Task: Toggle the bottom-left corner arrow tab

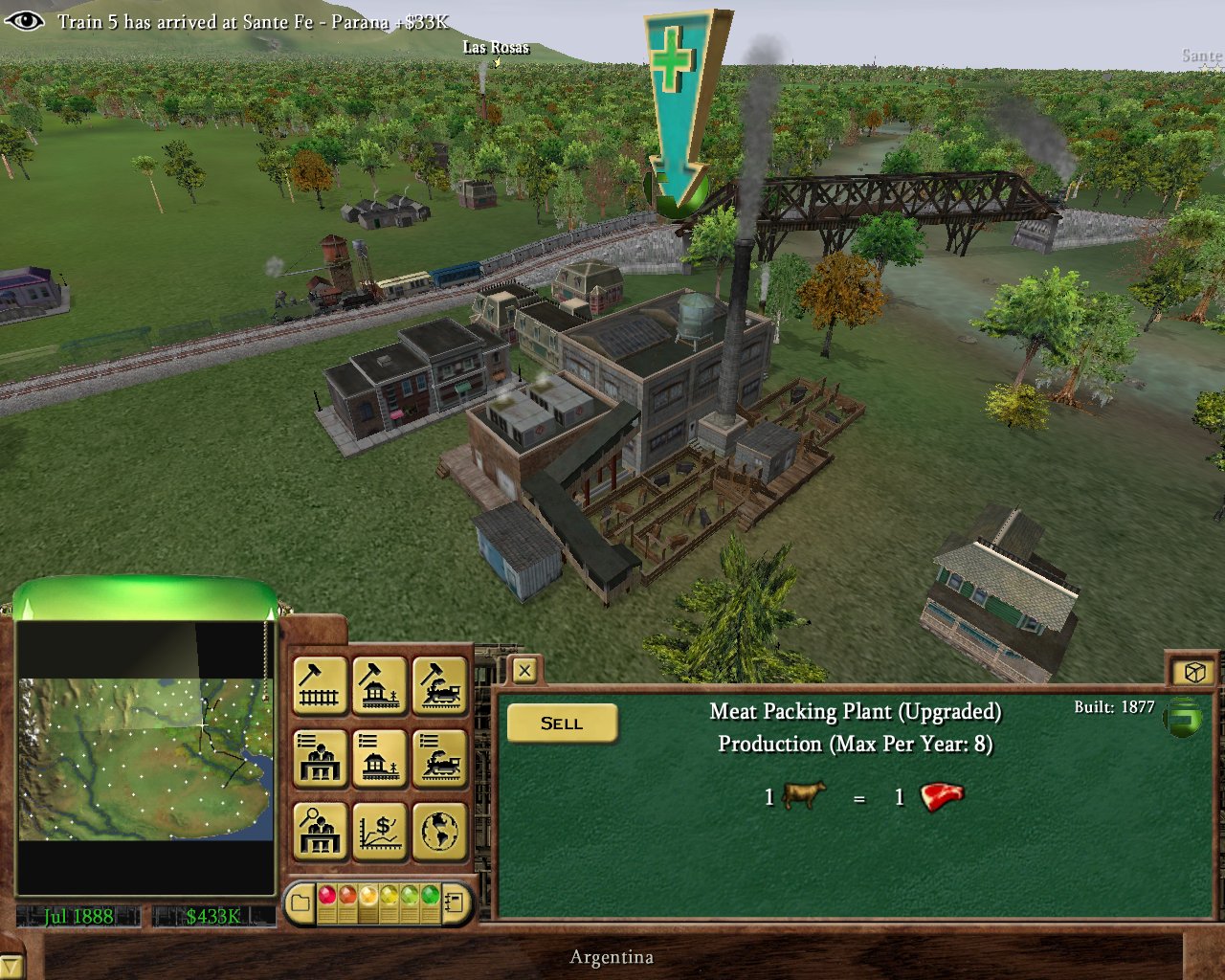Action: (x=9, y=968)
